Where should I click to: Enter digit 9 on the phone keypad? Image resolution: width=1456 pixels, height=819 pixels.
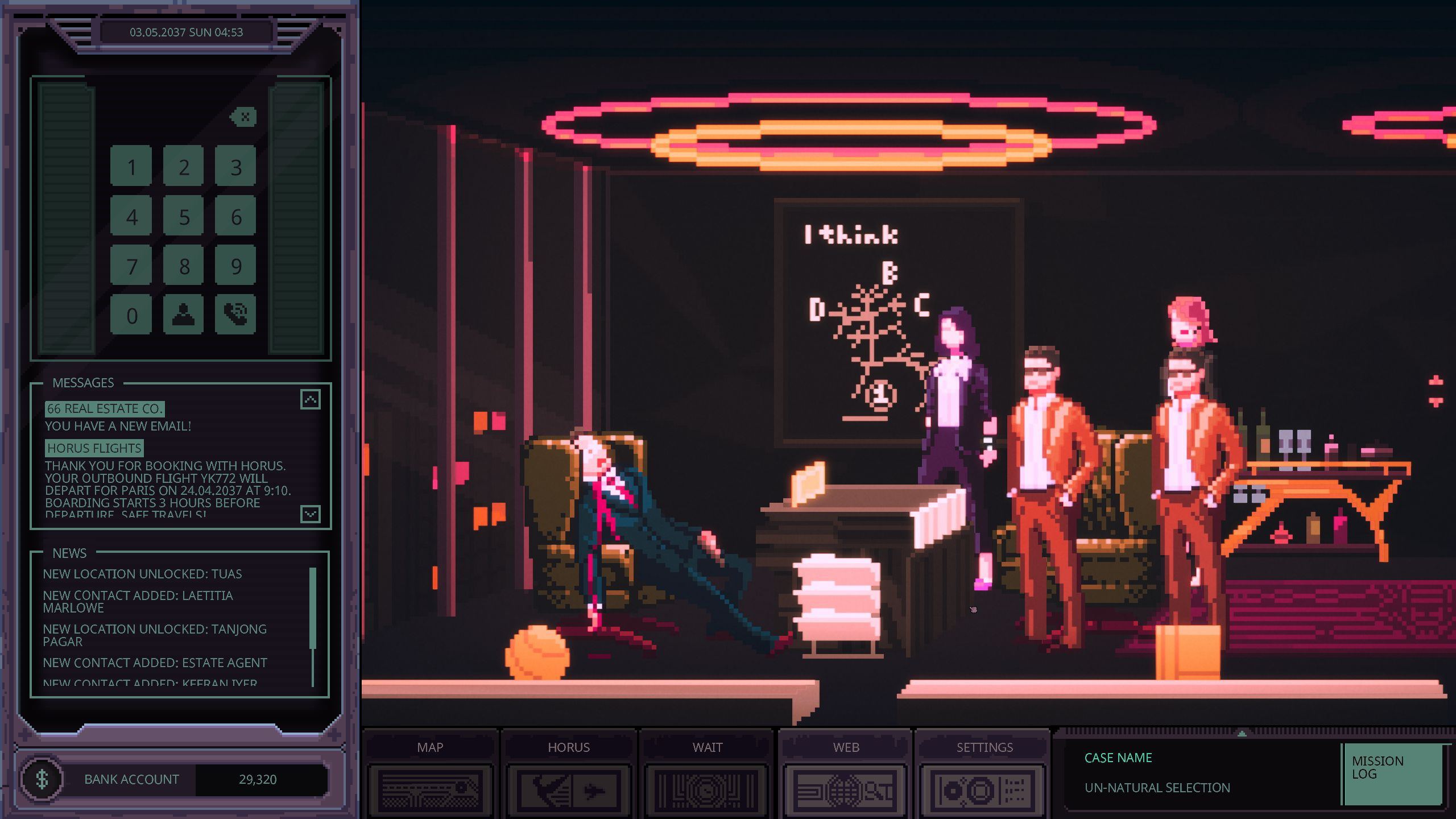click(236, 266)
